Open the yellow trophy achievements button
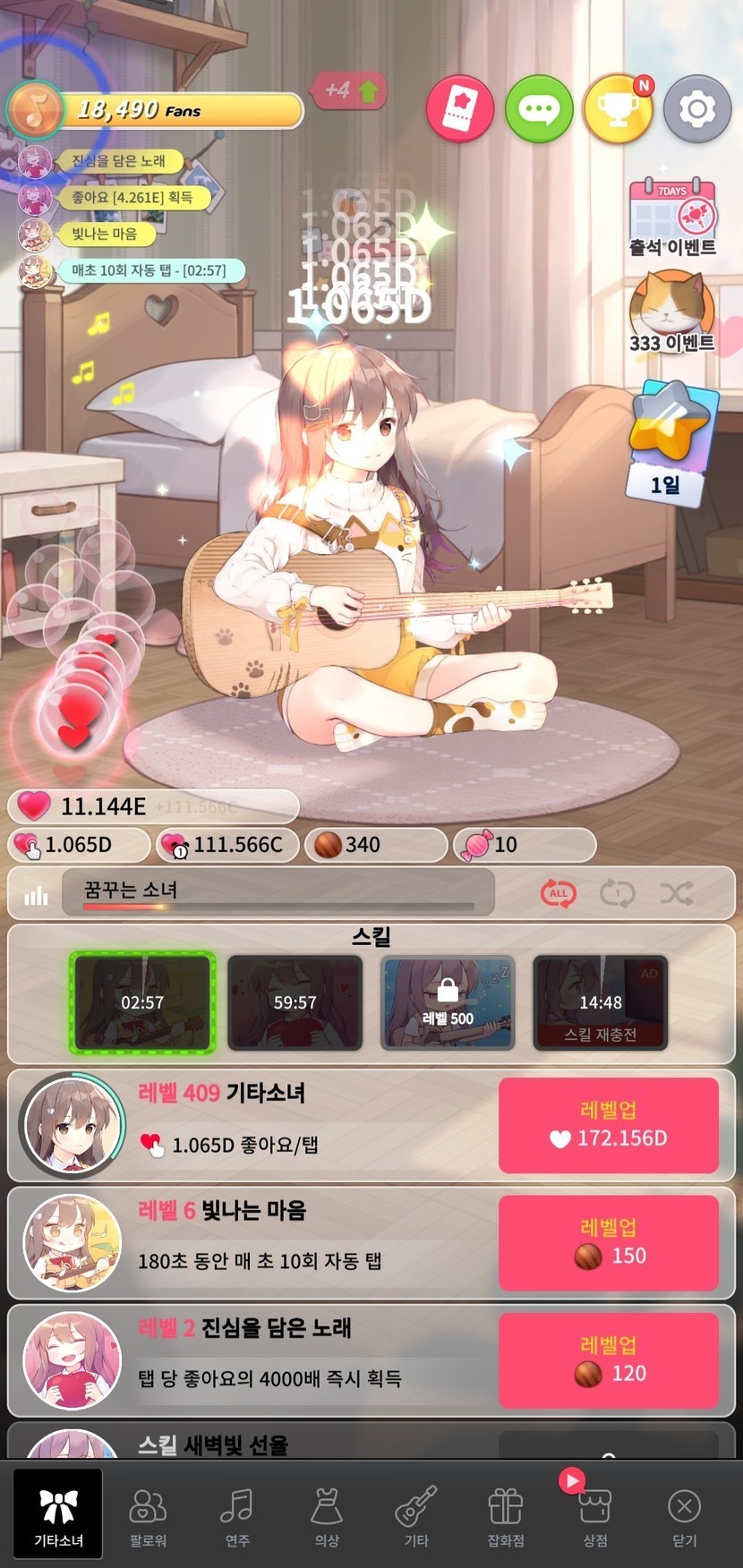This screenshot has width=743, height=1568. coord(618,109)
